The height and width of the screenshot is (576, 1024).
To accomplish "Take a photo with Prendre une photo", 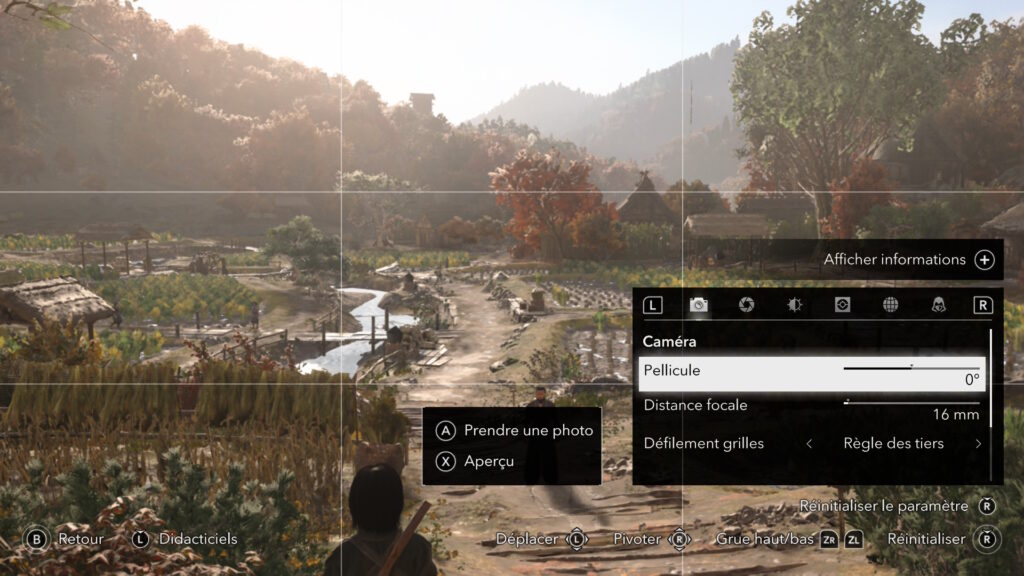I will click(x=517, y=430).
